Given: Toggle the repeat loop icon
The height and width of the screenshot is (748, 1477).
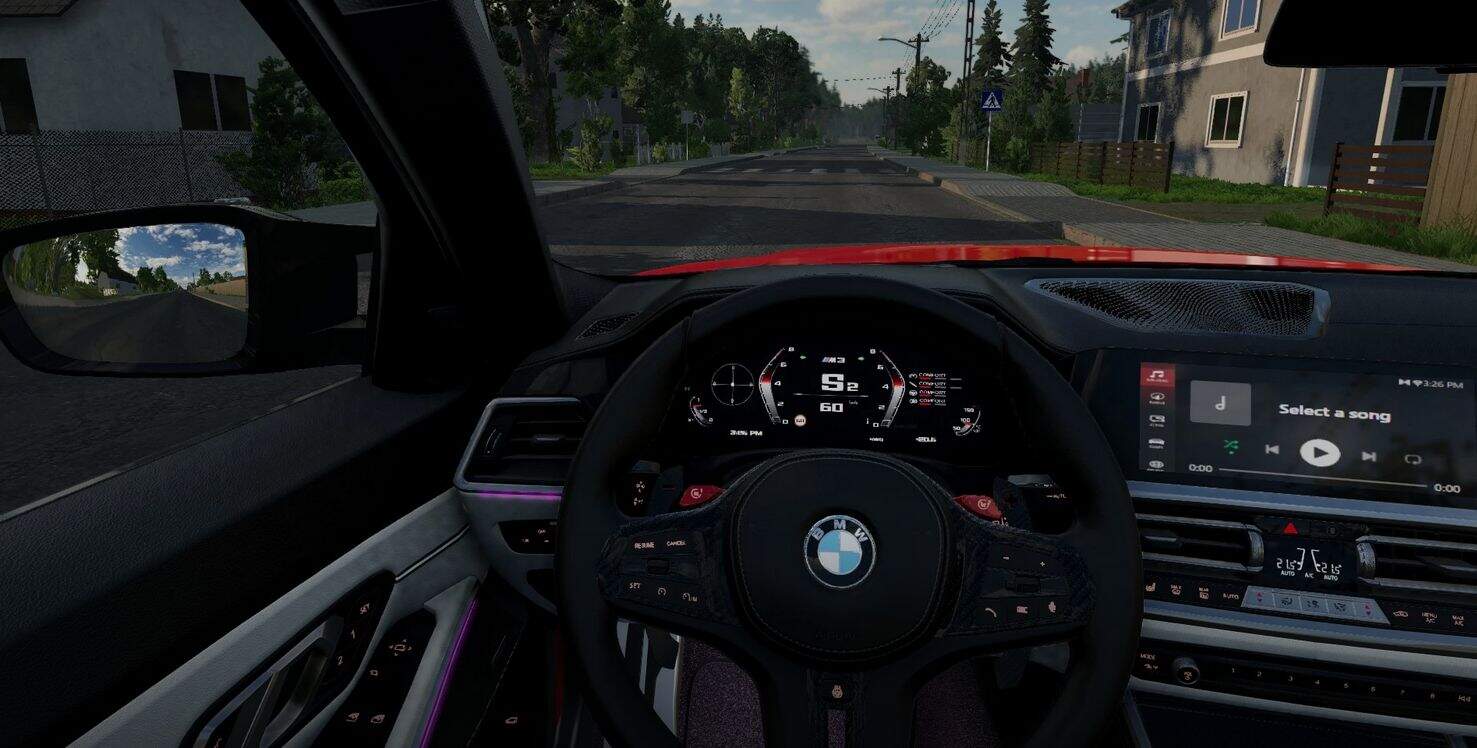Looking at the screenshot, I should [x=1412, y=459].
